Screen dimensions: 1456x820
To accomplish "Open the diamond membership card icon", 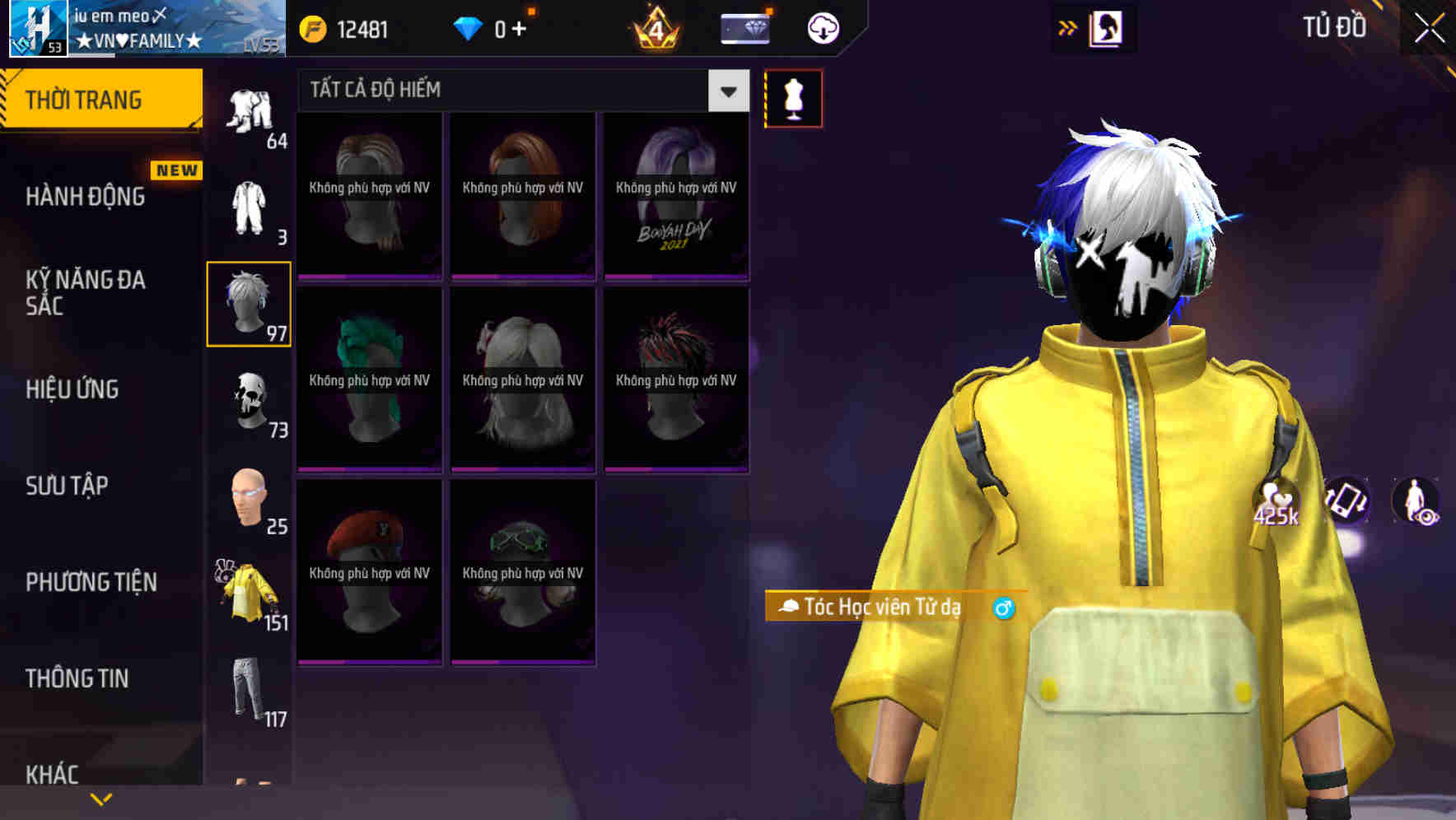I will pos(744,27).
